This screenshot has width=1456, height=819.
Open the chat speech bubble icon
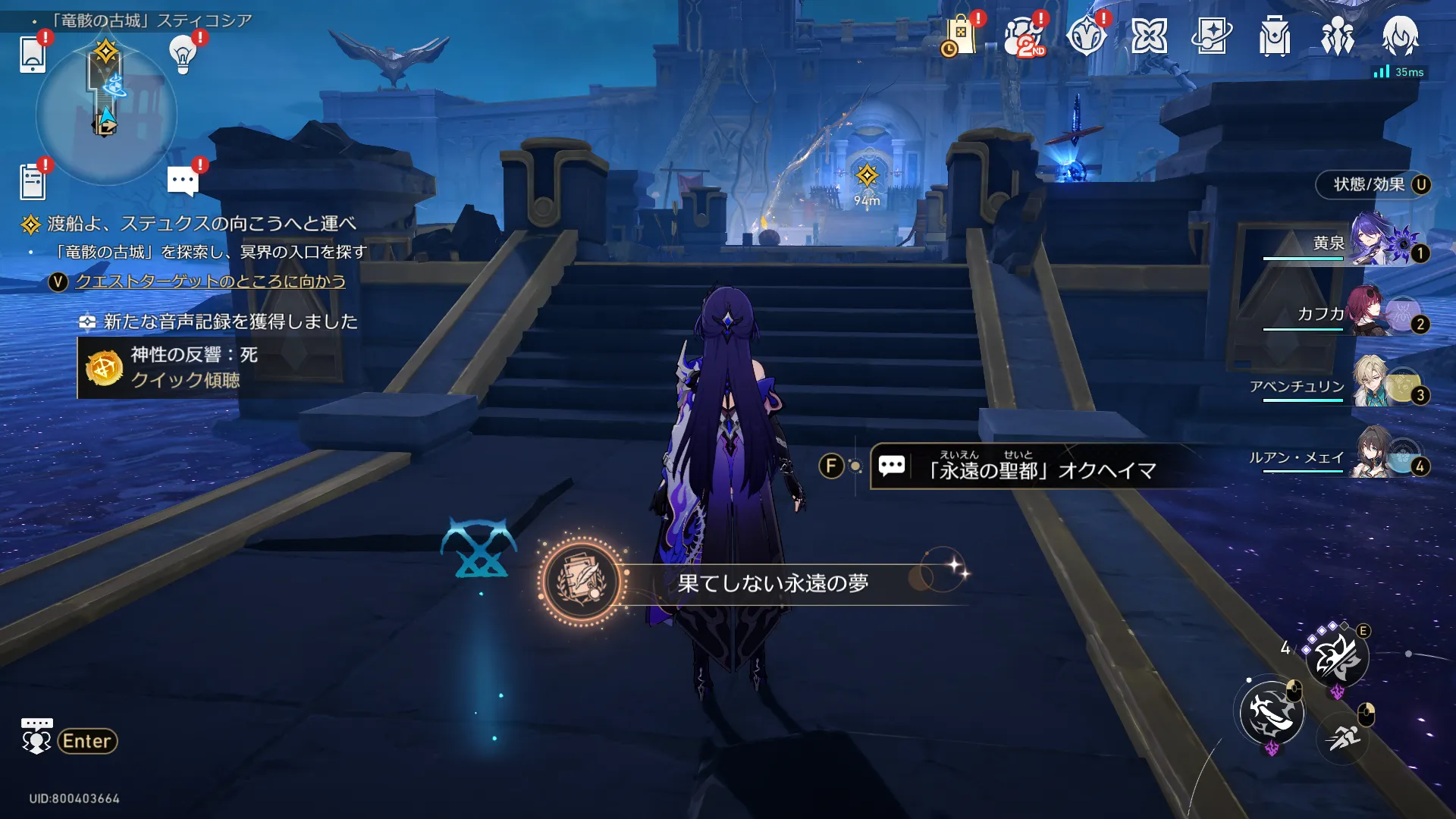[182, 181]
